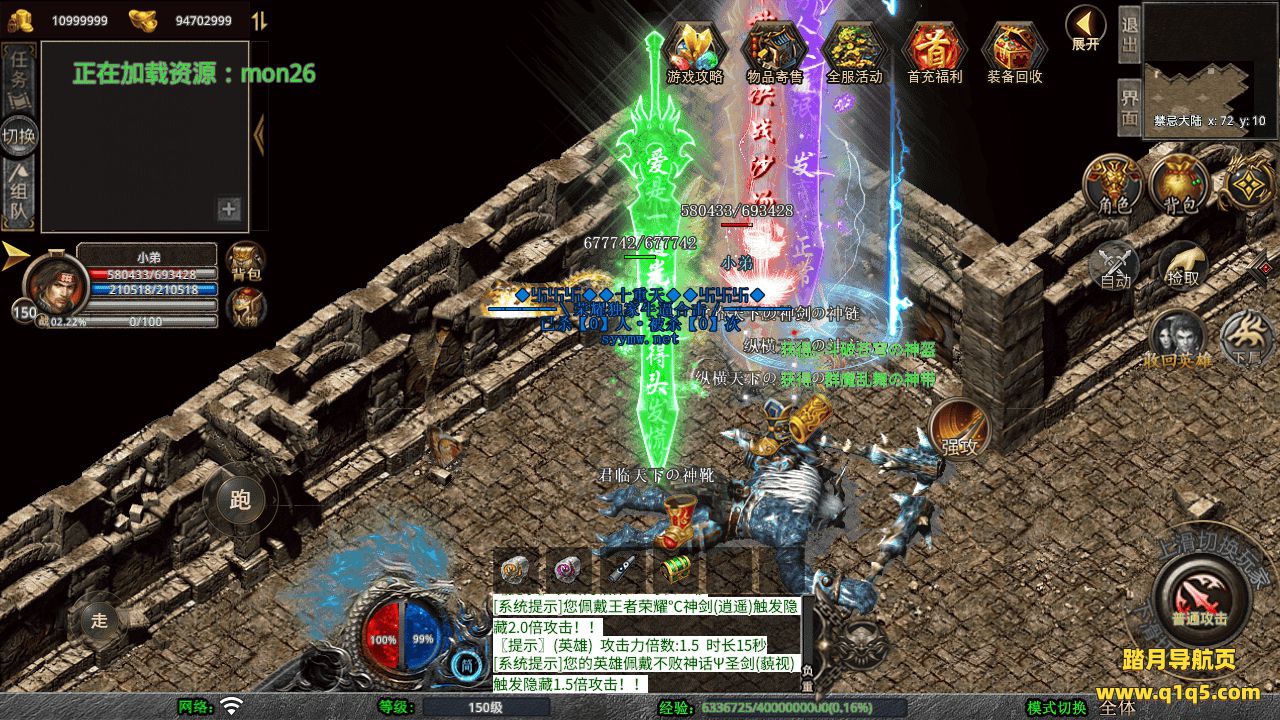Open the round 背包 bag button
This screenshot has width=1280, height=720.
1180,184
